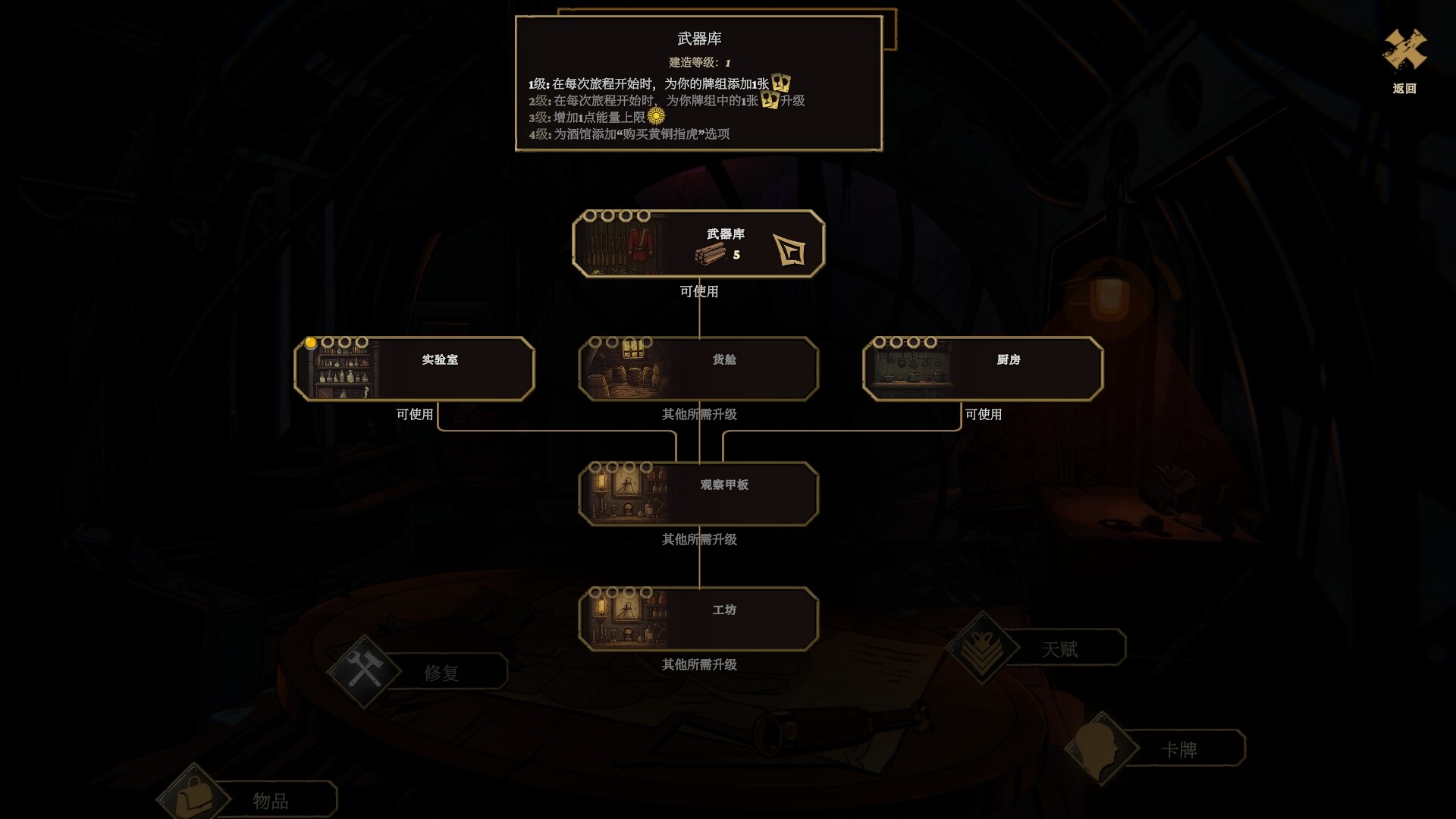Select the 货舱 building card
Viewport: 1456px width, 819px height.
point(698,368)
